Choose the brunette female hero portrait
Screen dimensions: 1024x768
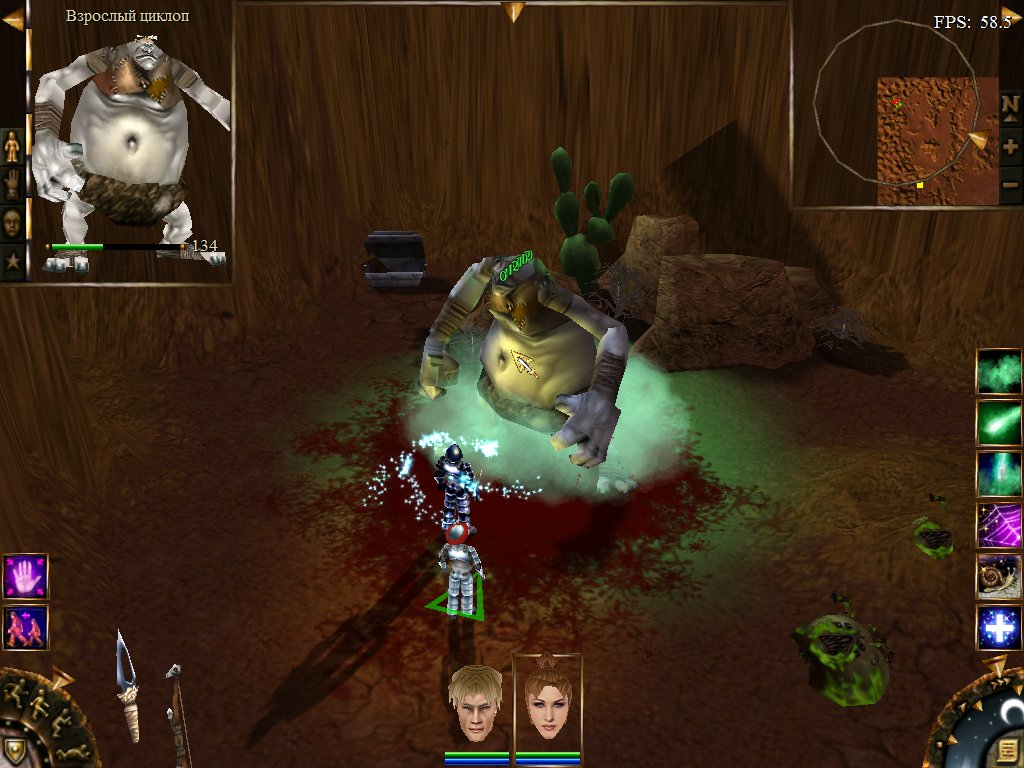[x=547, y=703]
